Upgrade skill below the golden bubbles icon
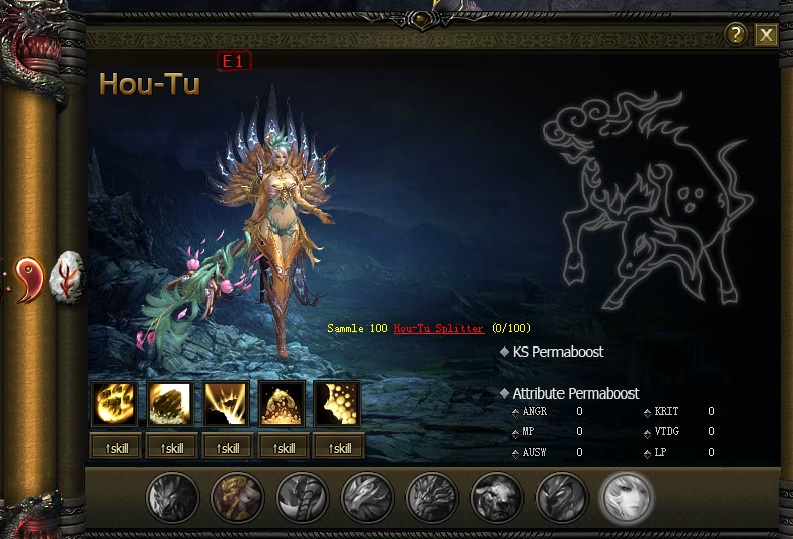This screenshot has height=539, width=793. (x=336, y=448)
